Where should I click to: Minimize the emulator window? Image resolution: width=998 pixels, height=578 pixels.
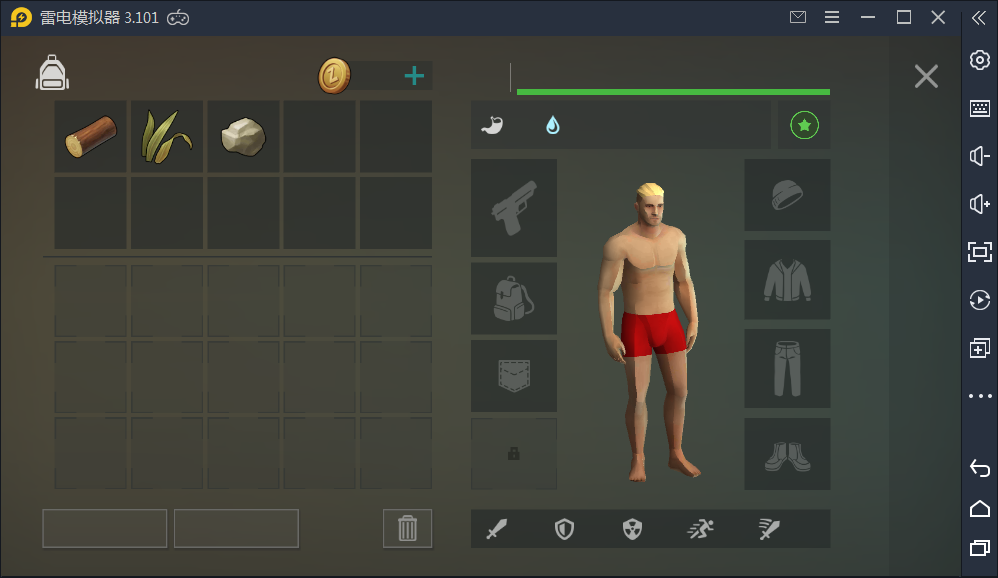click(869, 17)
